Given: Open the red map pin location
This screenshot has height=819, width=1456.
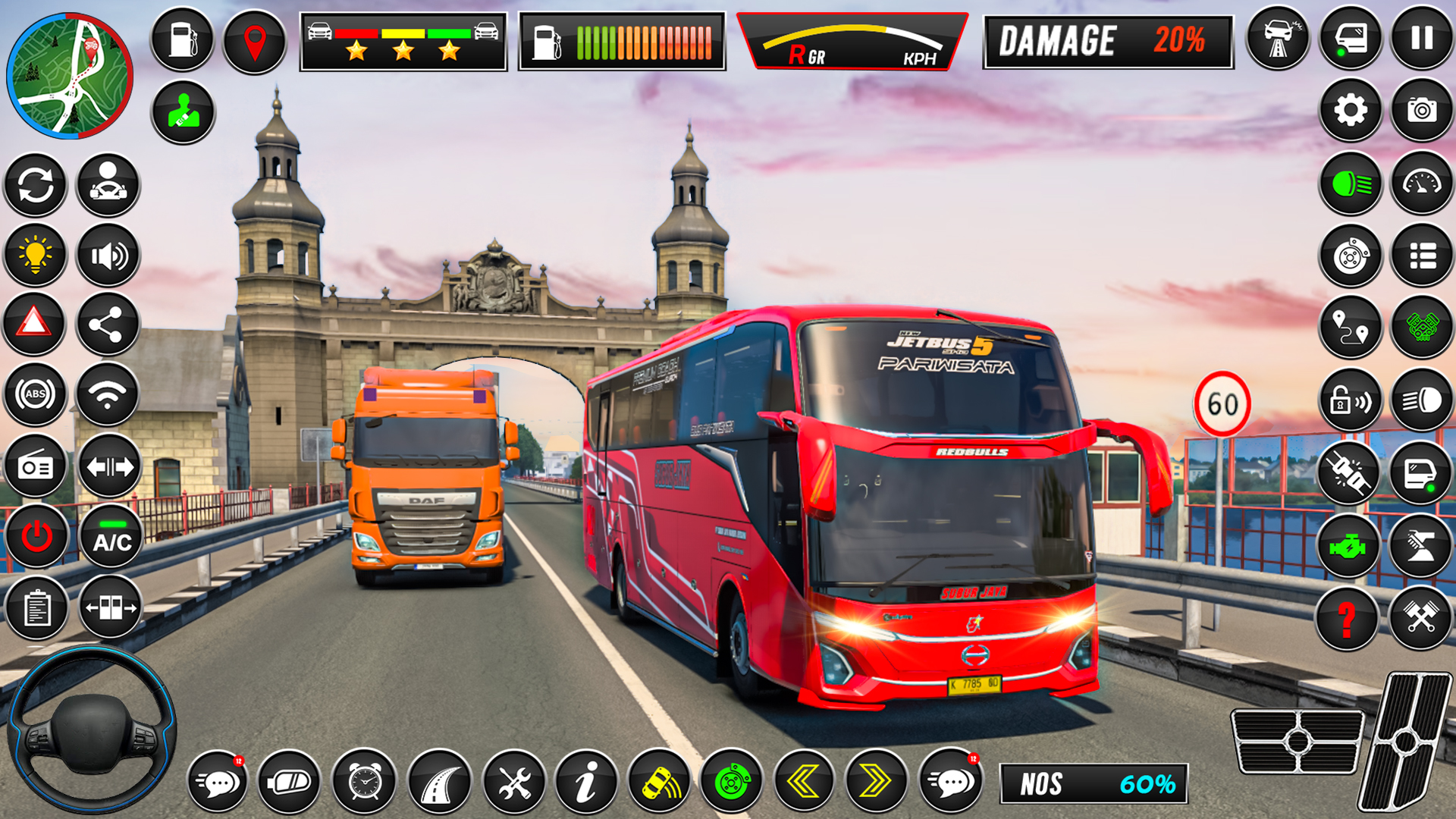Looking at the screenshot, I should [x=255, y=42].
